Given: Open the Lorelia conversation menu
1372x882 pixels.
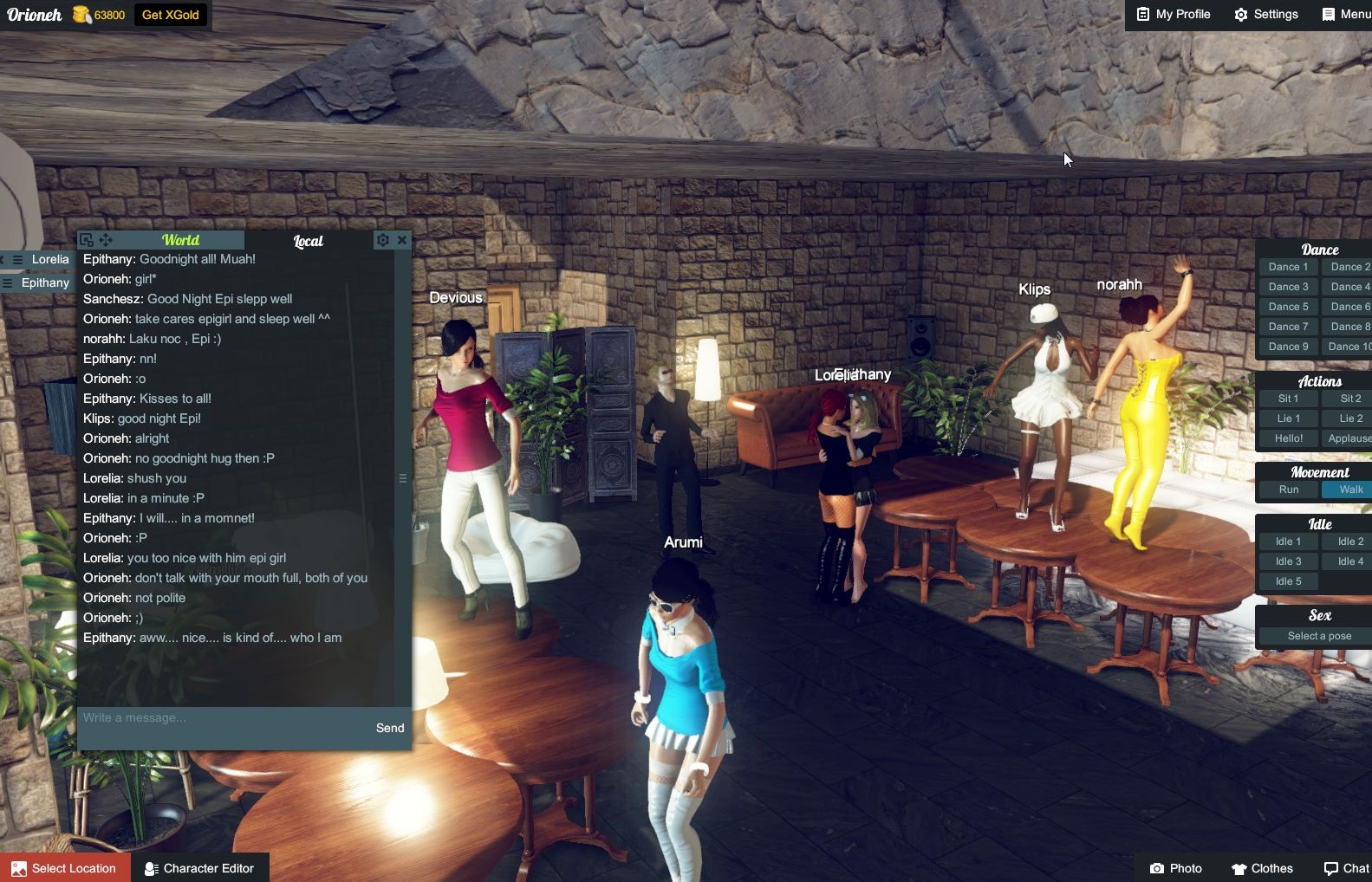Looking at the screenshot, I should point(16,259).
